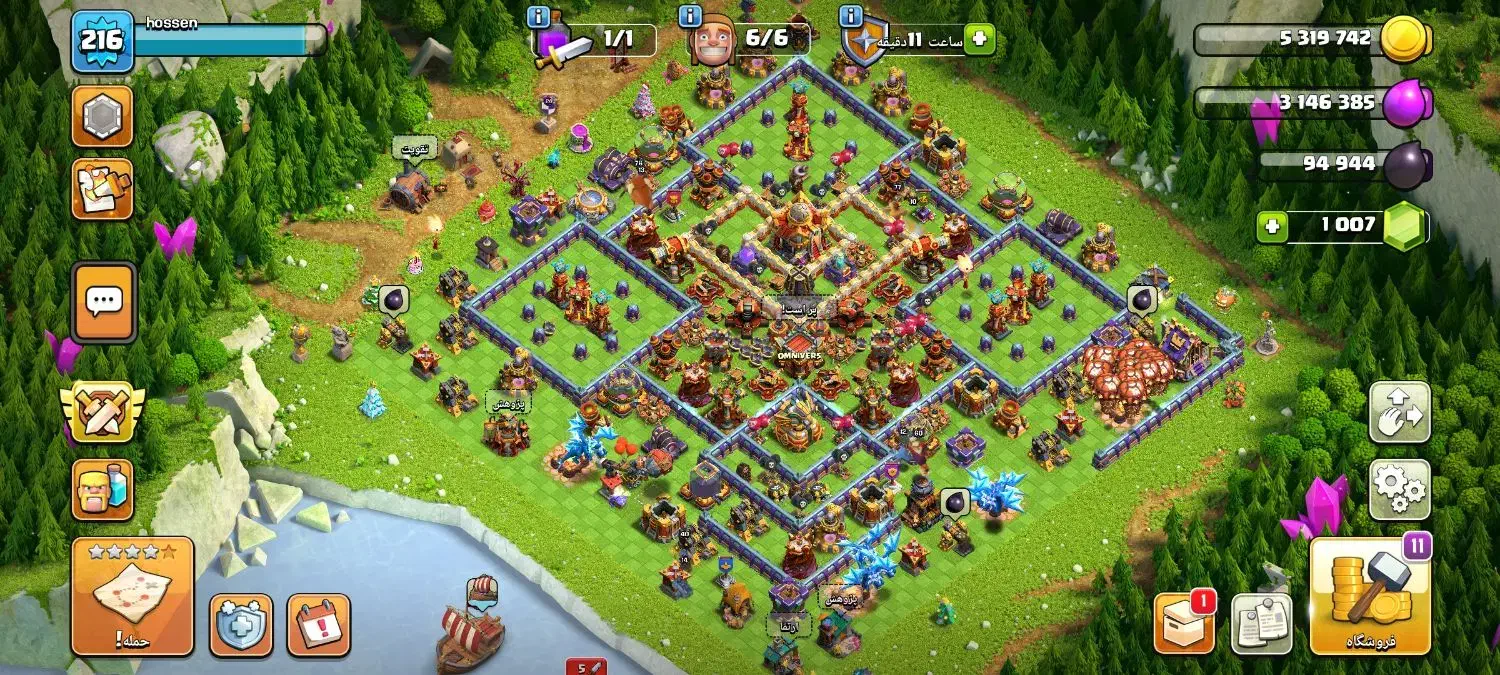Open the layout editor hand button
This screenshot has height=675, width=1500.
(1399, 412)
